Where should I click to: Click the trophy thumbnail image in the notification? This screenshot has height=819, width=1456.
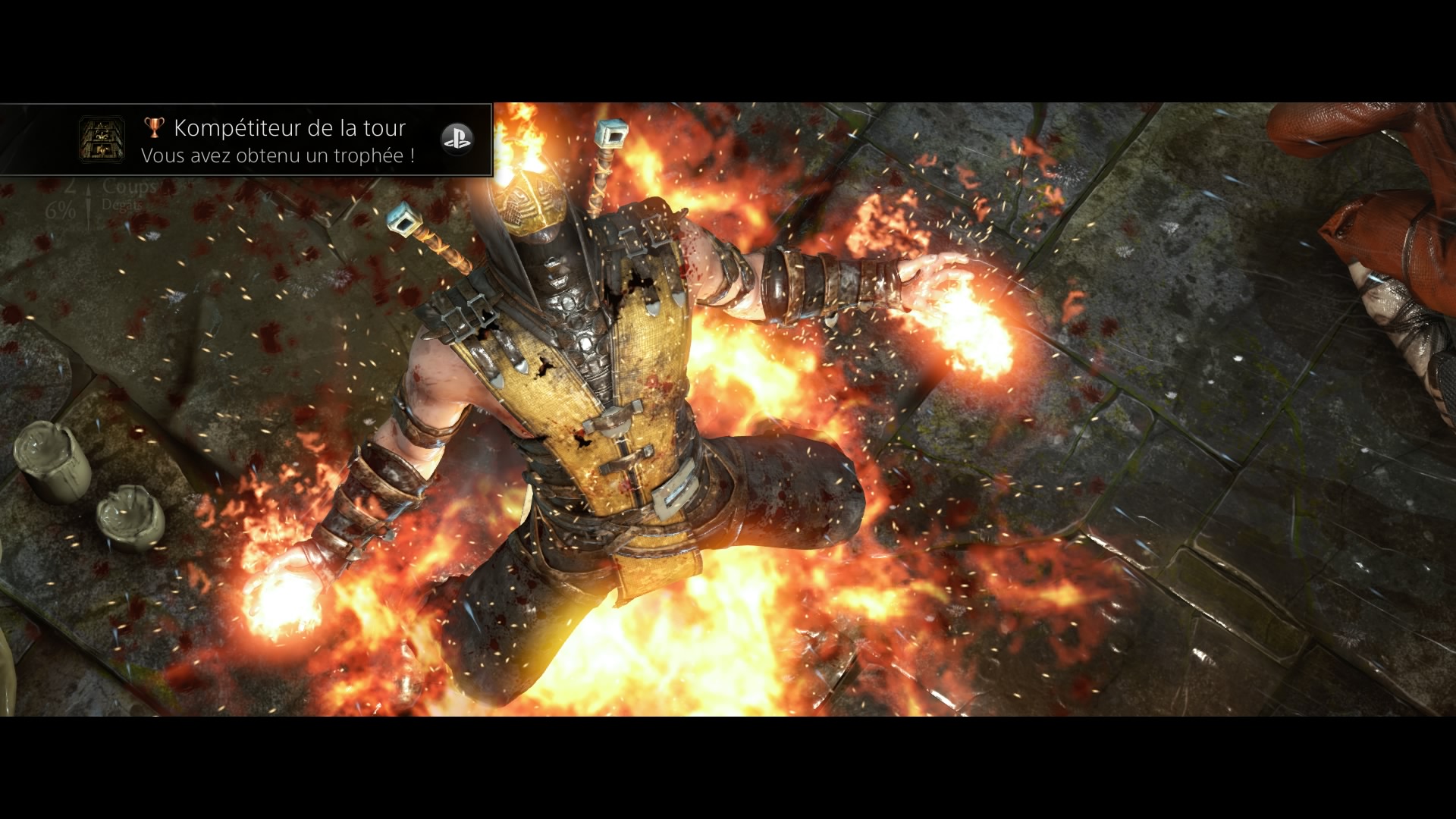coord(102,140)
